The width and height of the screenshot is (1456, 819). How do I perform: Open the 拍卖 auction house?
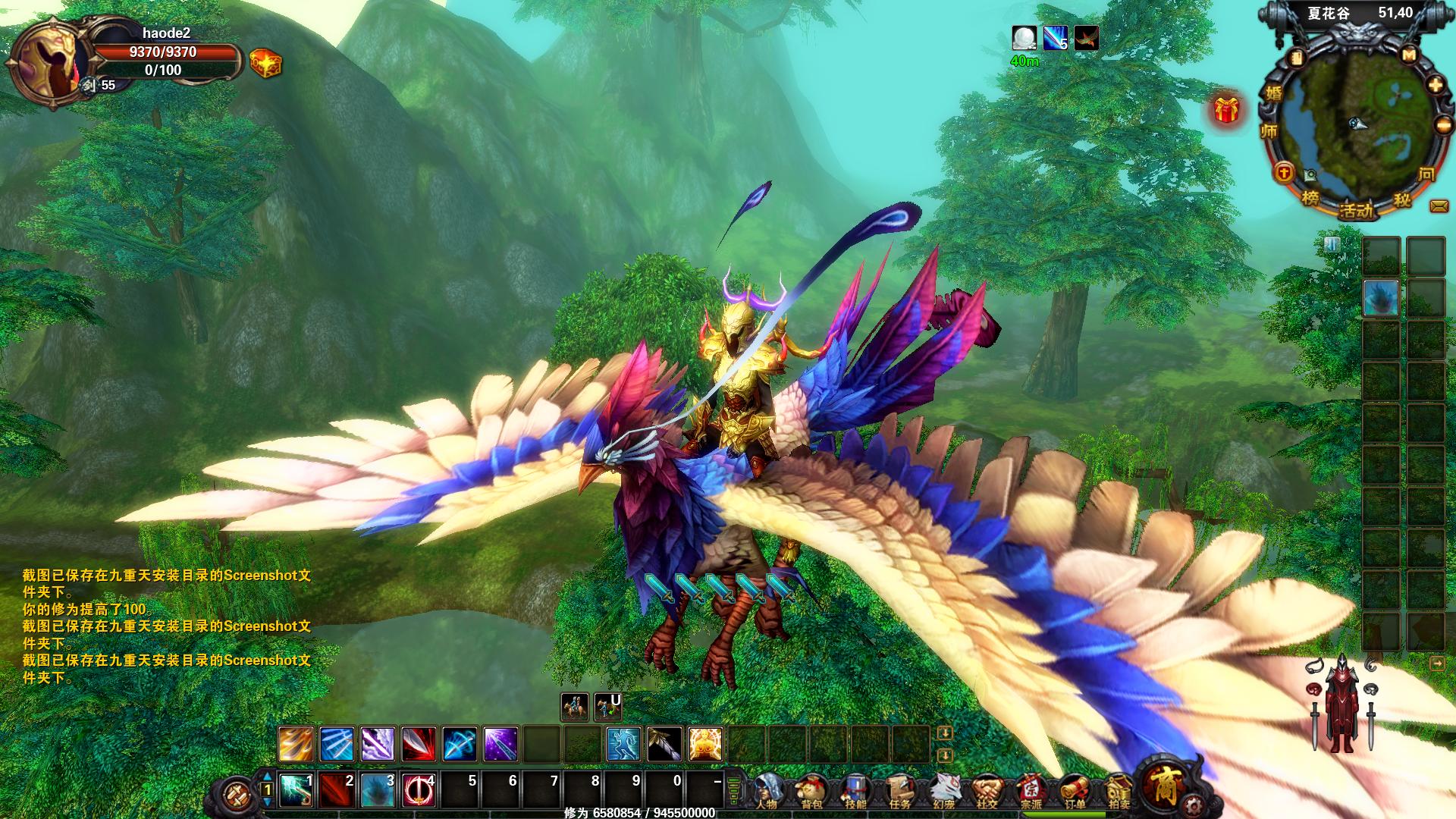pos(1119,792)
